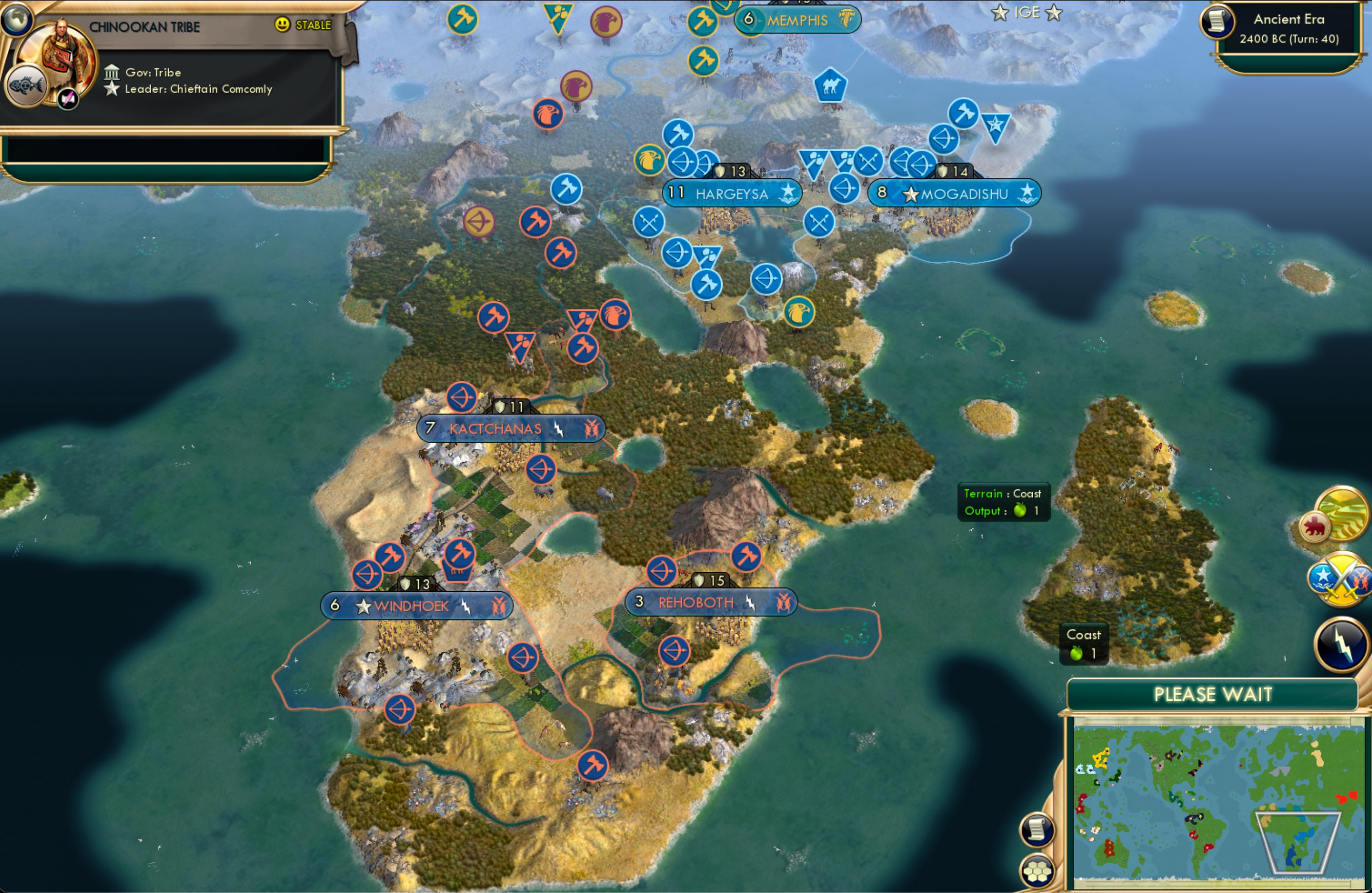Select the camel caravan unit icon near Memphis
The width and height of the screenshot is (1372, 893).
(x=830, y=85)
